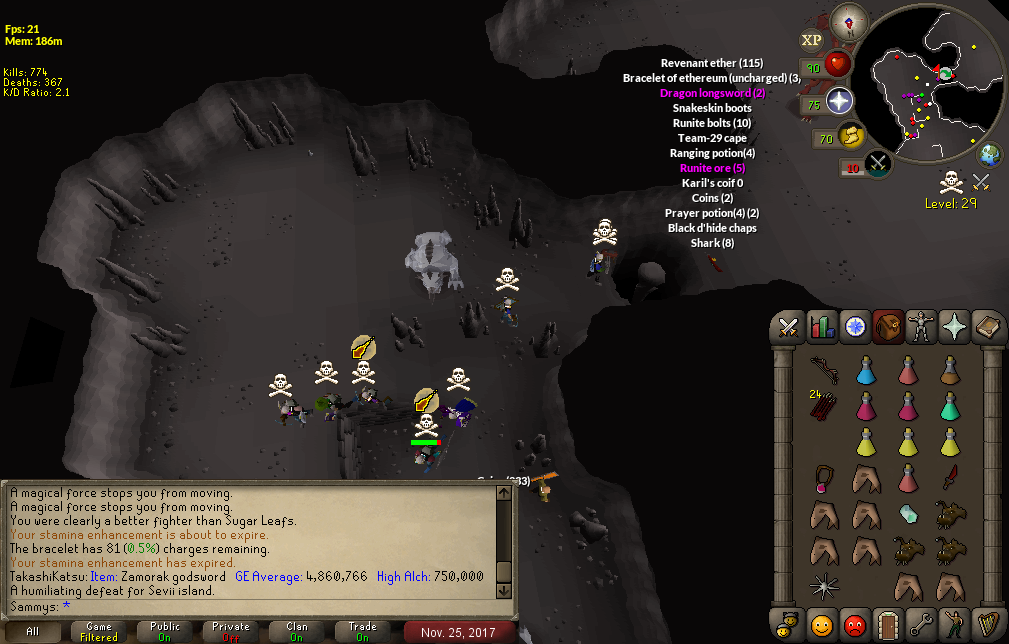This screenshot has height=644, width=1009.
Task: Select the teal green potion
Action: (950, 406)
